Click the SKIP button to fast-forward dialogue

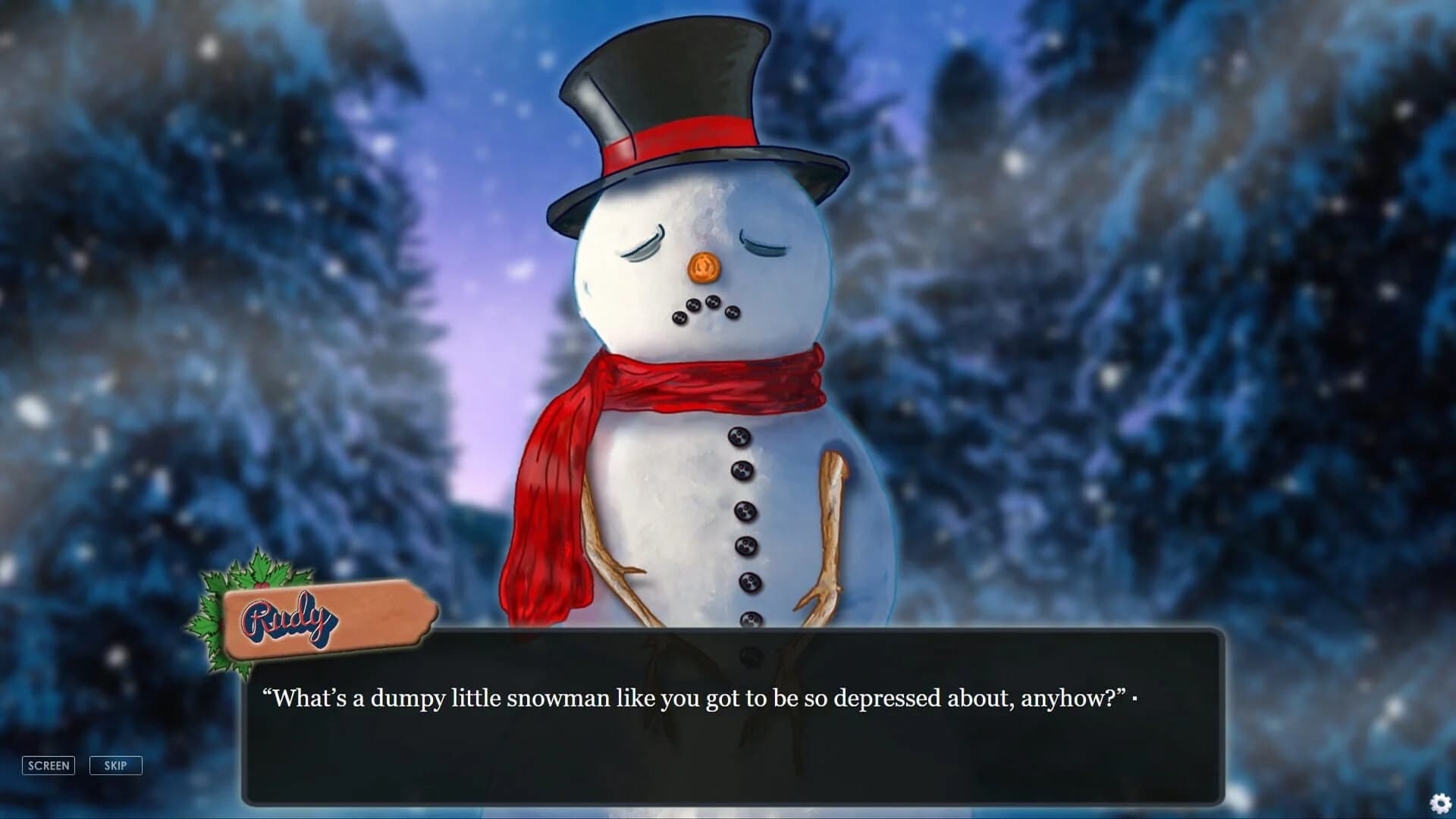[115, 765]
